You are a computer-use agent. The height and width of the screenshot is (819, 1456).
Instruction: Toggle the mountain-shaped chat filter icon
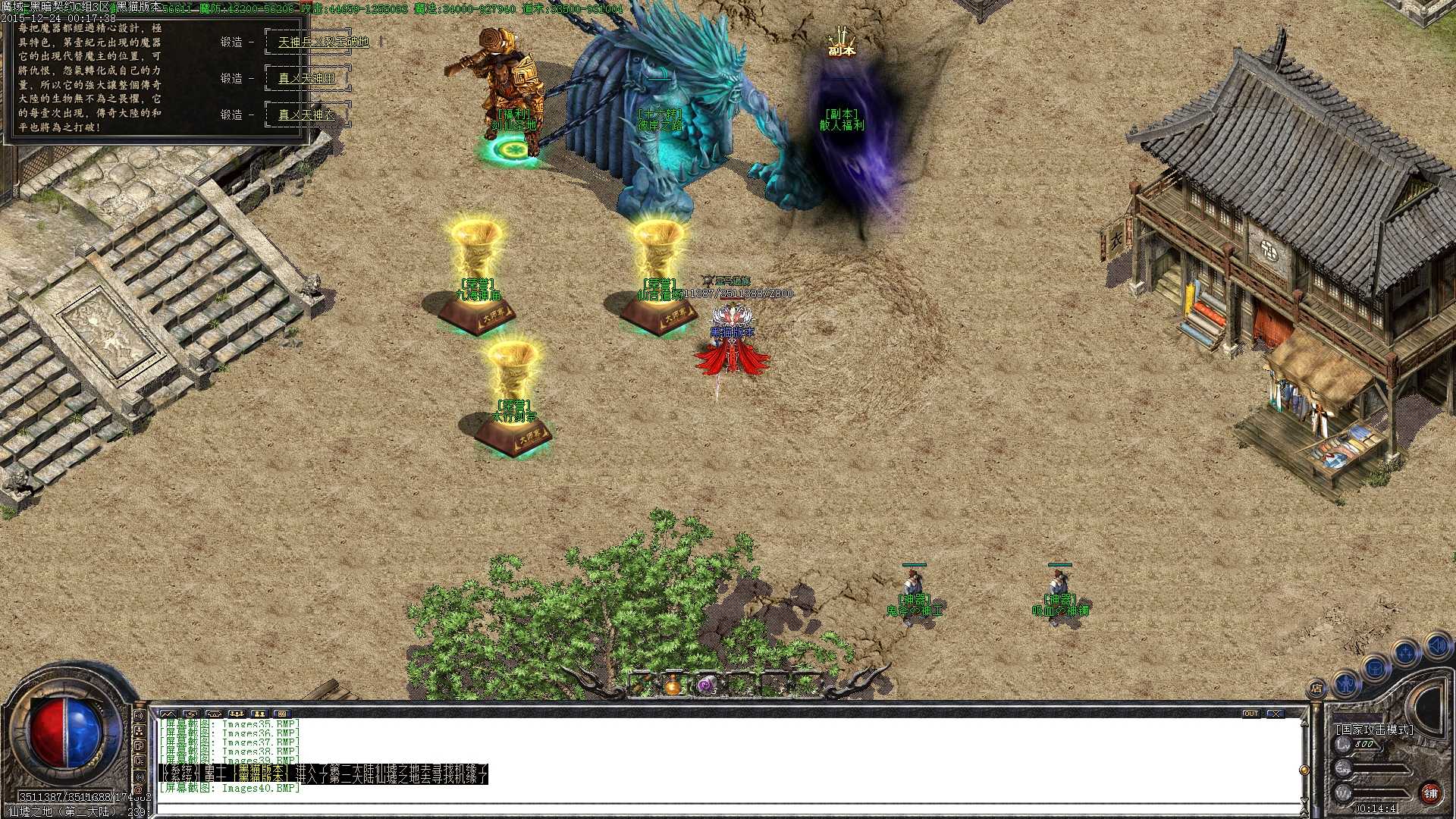[x=169, y=714]
